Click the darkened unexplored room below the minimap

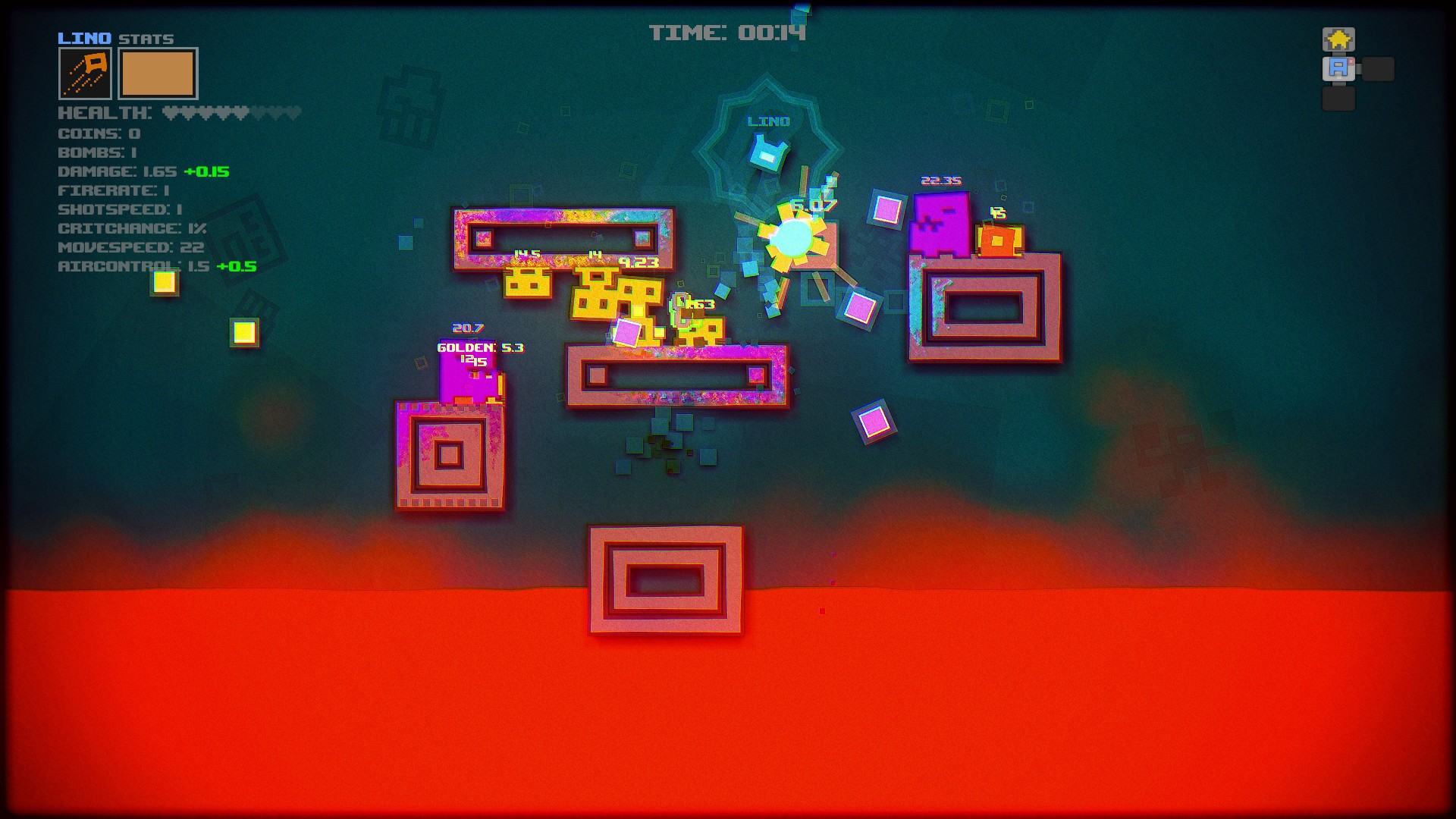pos(1338,99)
